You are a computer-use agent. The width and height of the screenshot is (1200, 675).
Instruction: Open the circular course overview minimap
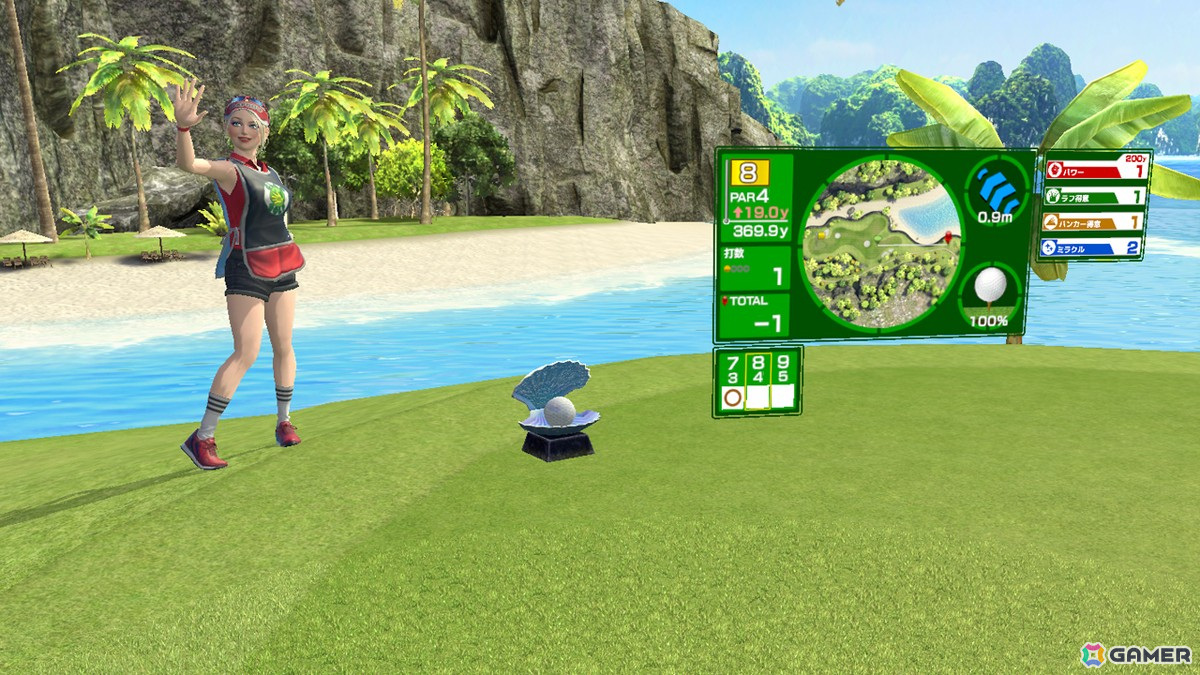(x=879, y=243)
